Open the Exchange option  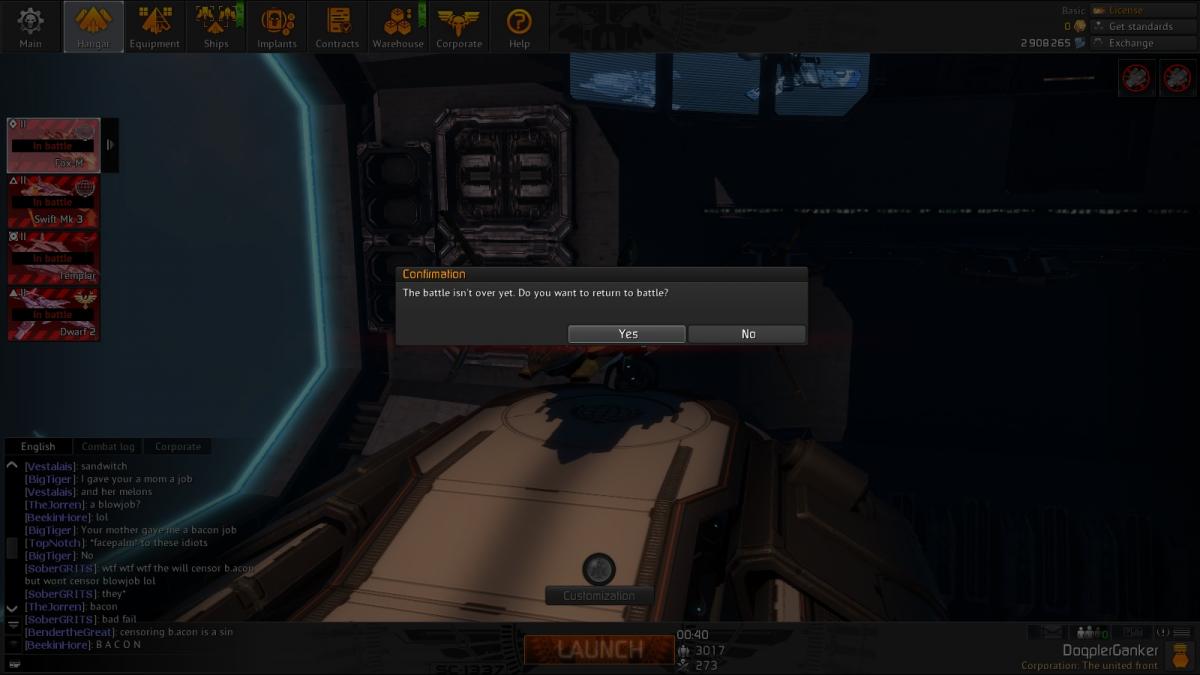click(1130, 43)
